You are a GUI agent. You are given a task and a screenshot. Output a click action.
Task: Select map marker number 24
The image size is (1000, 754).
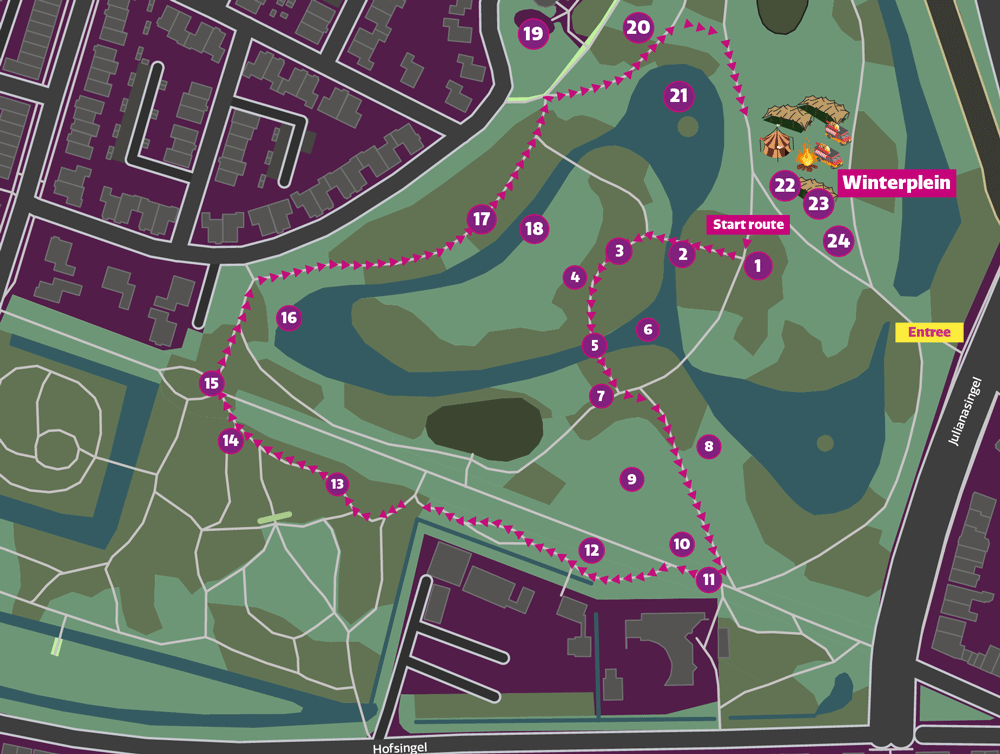838,240
